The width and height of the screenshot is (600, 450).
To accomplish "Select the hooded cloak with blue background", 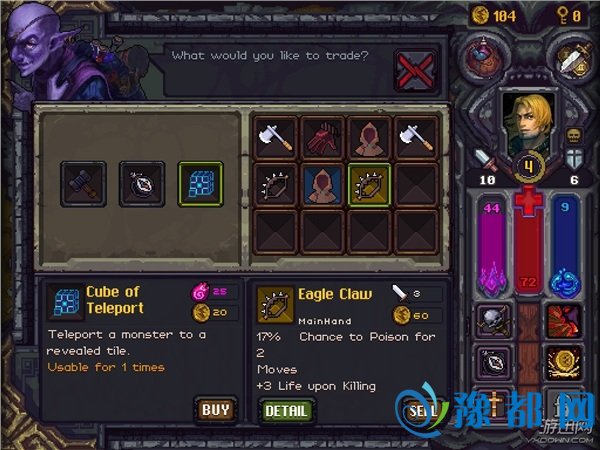I will click(x=323, y=184).
